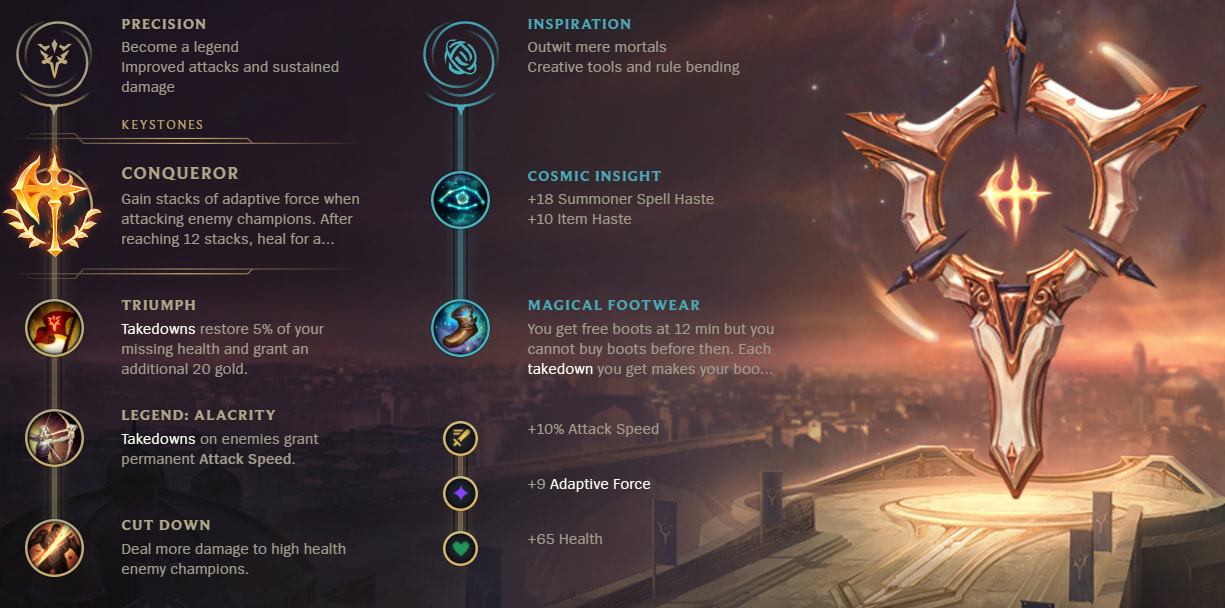1225x608 pixels.
Task: Choose the Attack Speed stat shard
Action: tap(461, 438)
